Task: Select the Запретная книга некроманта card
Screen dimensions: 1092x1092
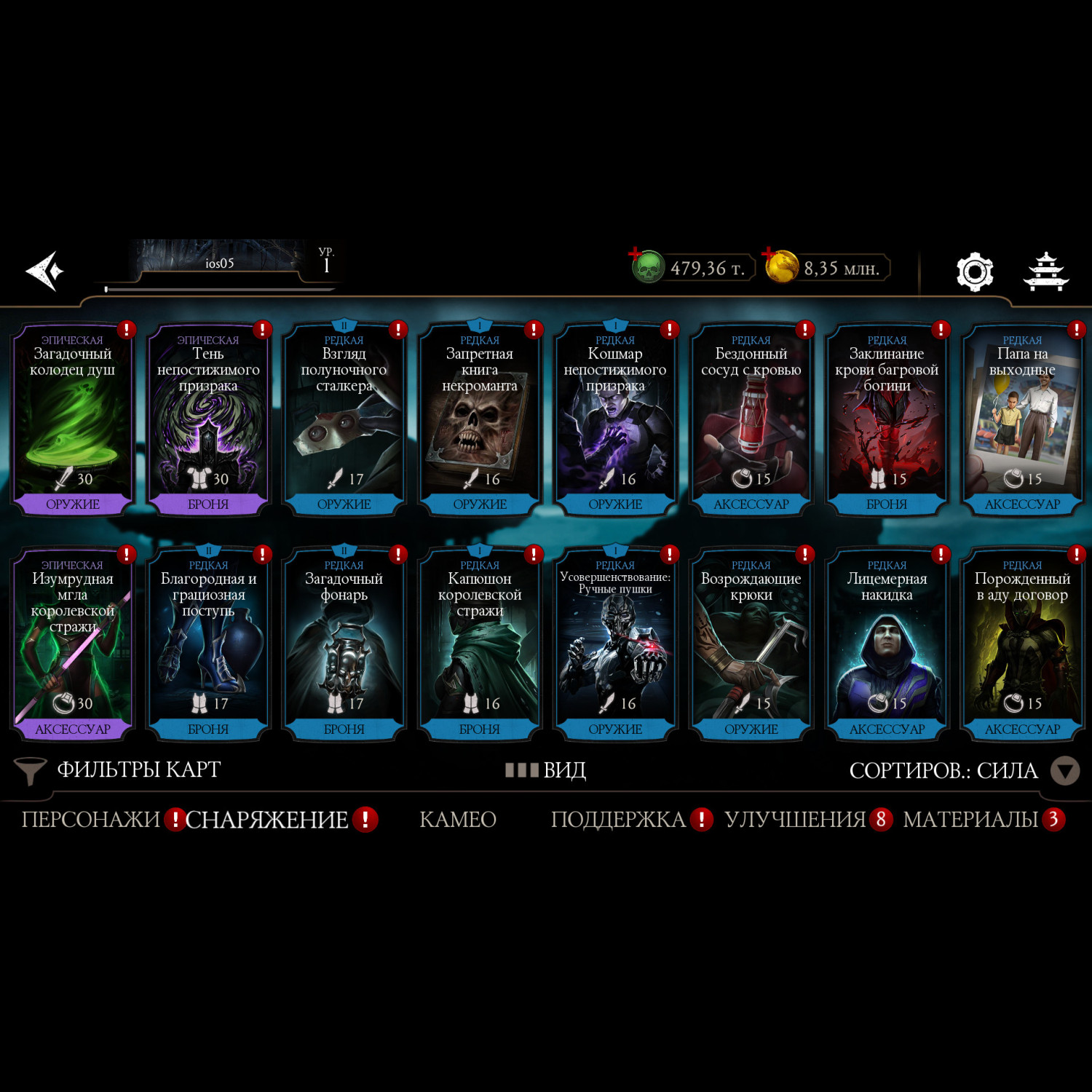Action: tap(480, 420)
